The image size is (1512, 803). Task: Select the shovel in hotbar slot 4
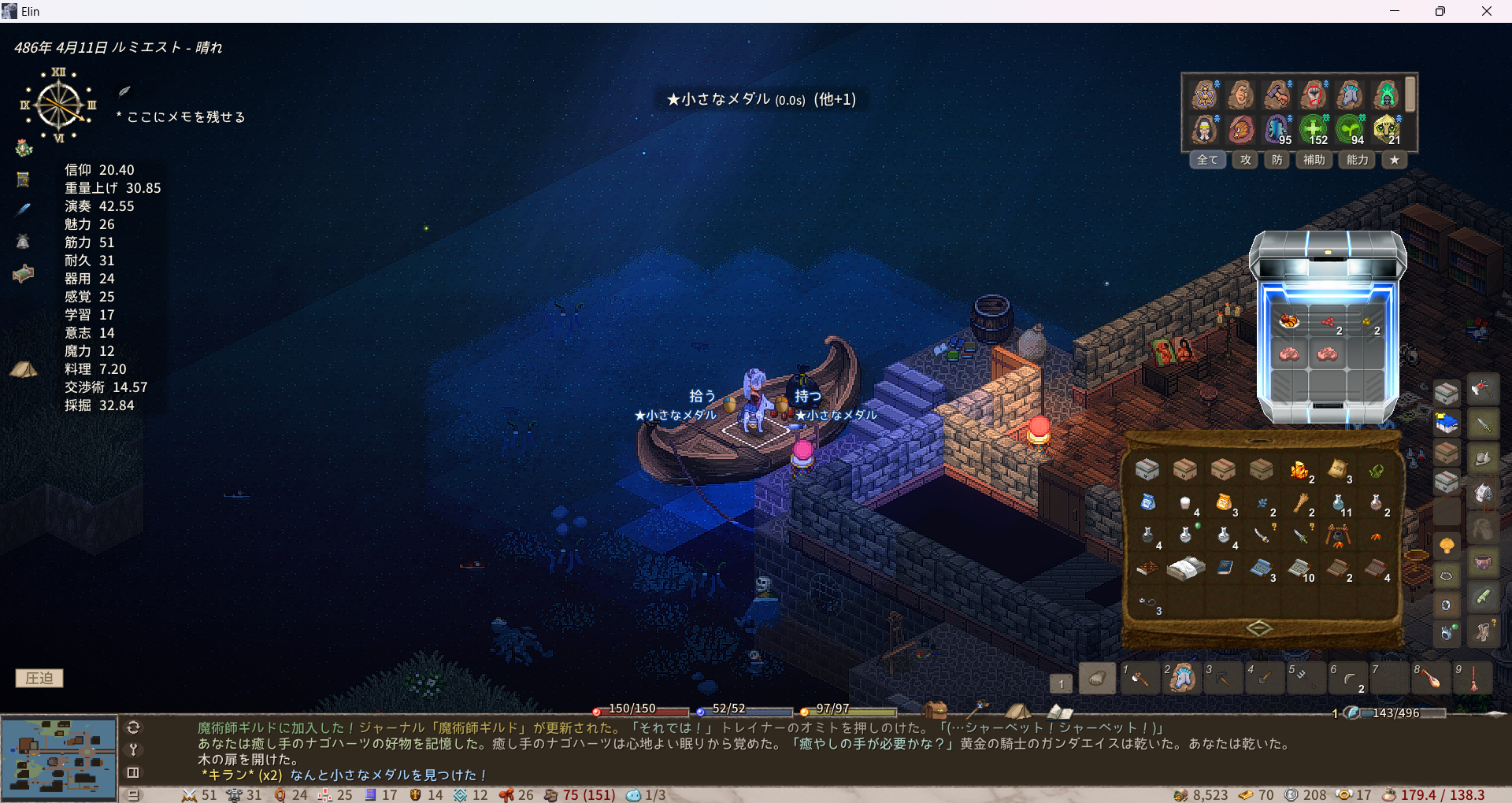1265,678
